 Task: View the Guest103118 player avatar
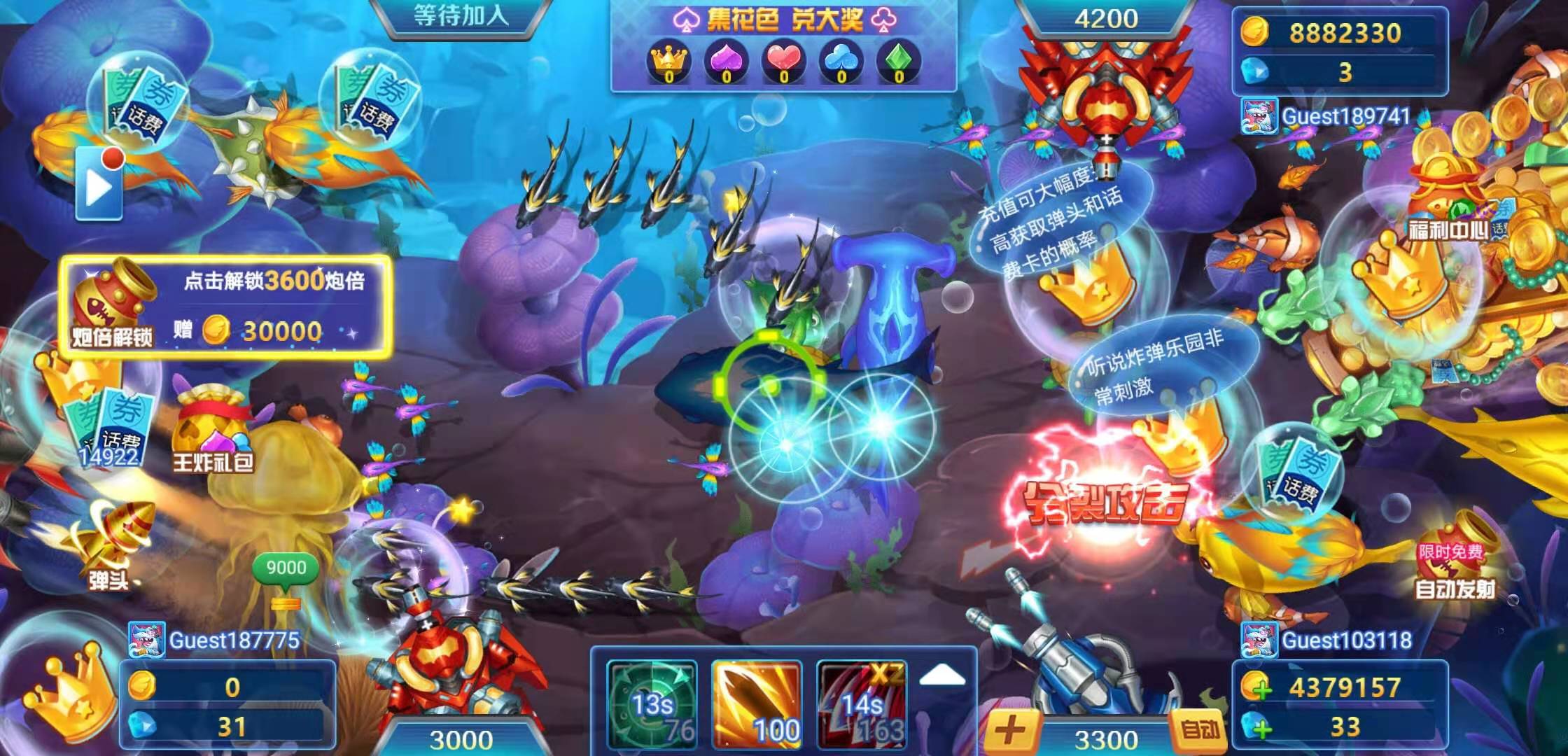(1258, 640)
